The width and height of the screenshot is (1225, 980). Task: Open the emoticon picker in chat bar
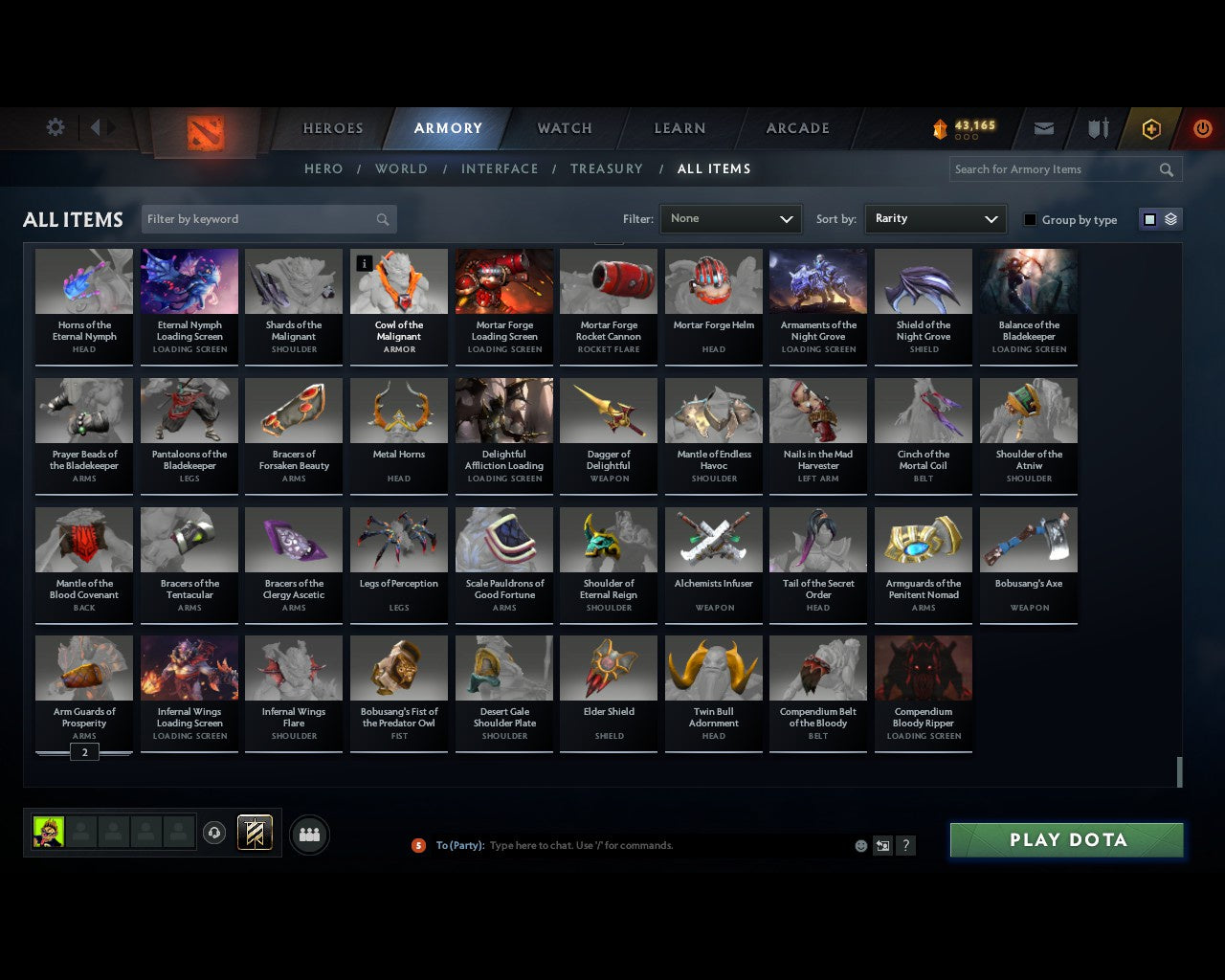pyautogui.click(x=860, y=845)
